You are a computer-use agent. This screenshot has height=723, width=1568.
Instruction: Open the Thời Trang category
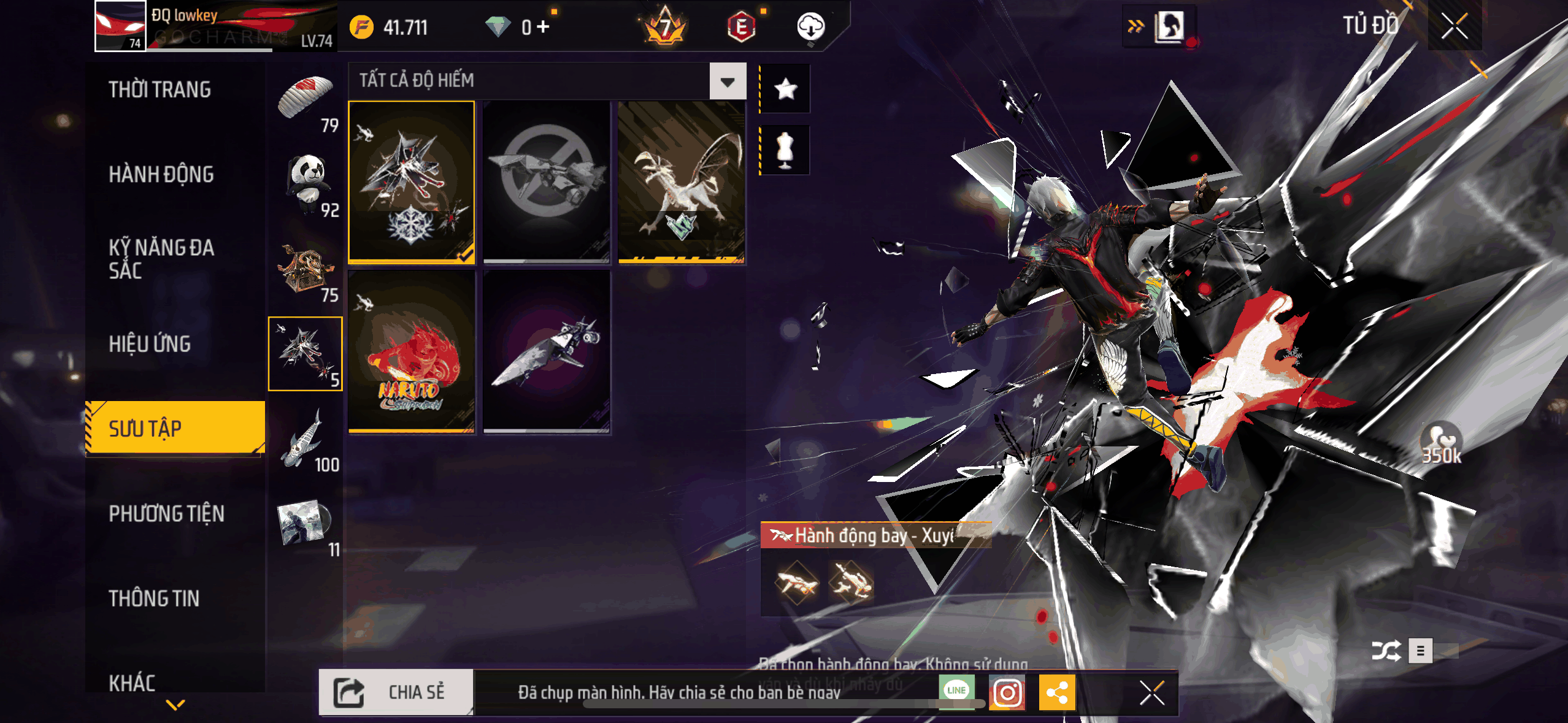160,90
